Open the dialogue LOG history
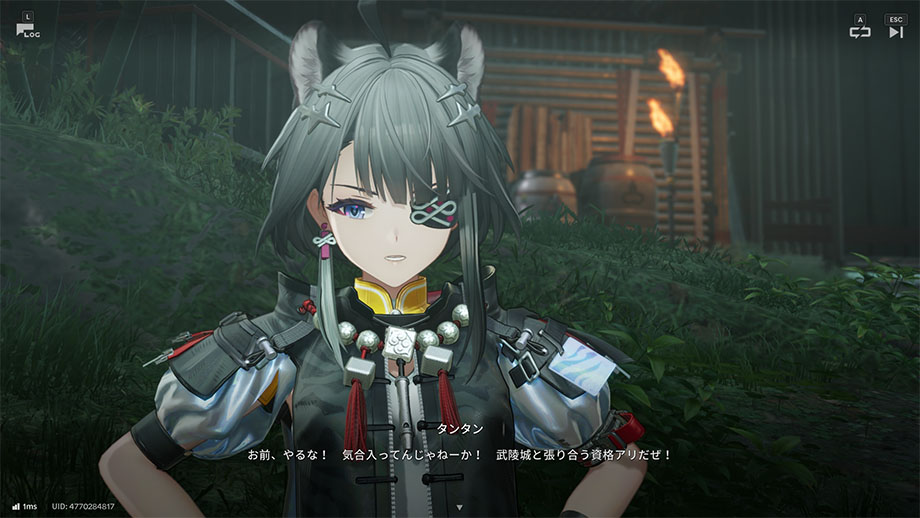Screen dimensions: 920x518 24,29
